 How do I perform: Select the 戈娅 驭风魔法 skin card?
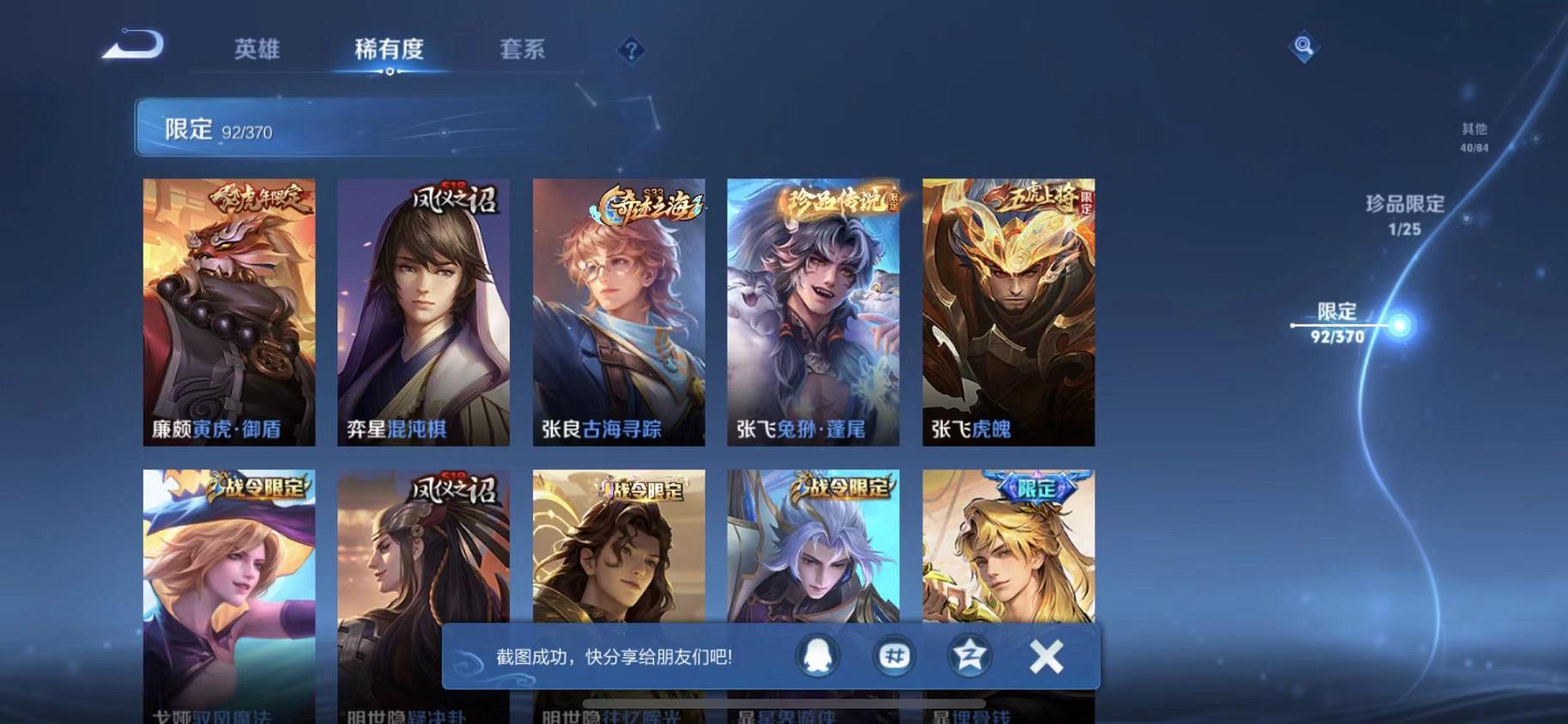point(228,583)
